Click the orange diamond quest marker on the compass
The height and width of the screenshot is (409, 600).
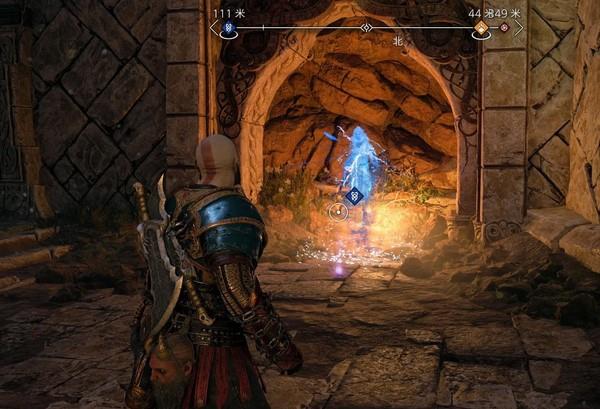click(481, 28)
